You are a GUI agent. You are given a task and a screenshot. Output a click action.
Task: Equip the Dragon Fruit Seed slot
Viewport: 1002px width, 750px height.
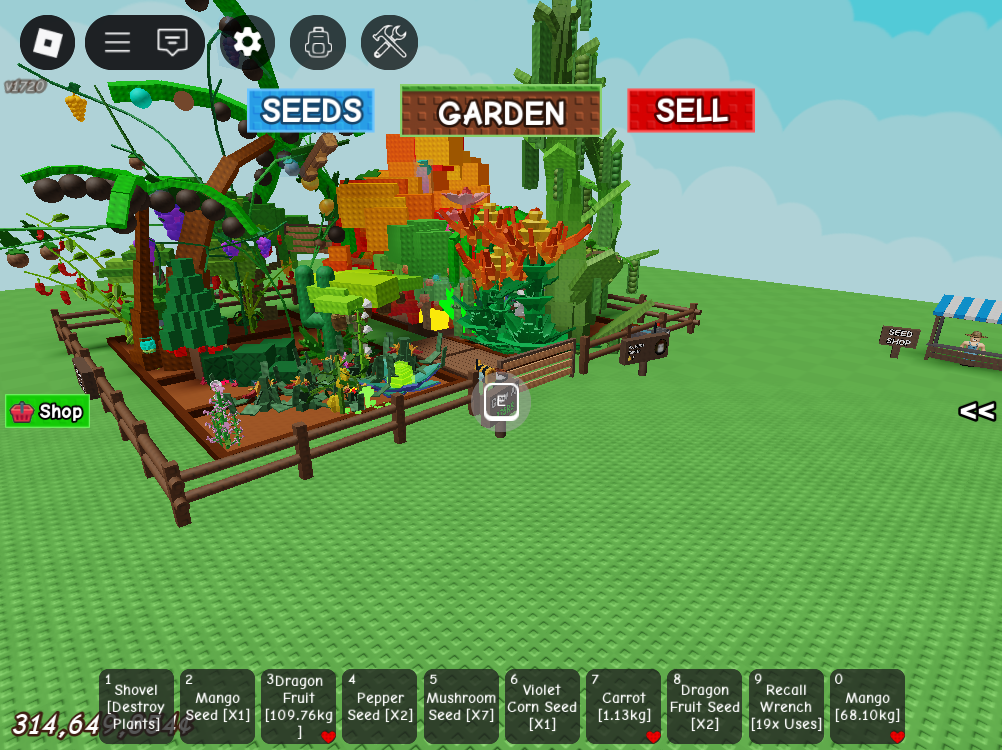click(x=705, y=706)
